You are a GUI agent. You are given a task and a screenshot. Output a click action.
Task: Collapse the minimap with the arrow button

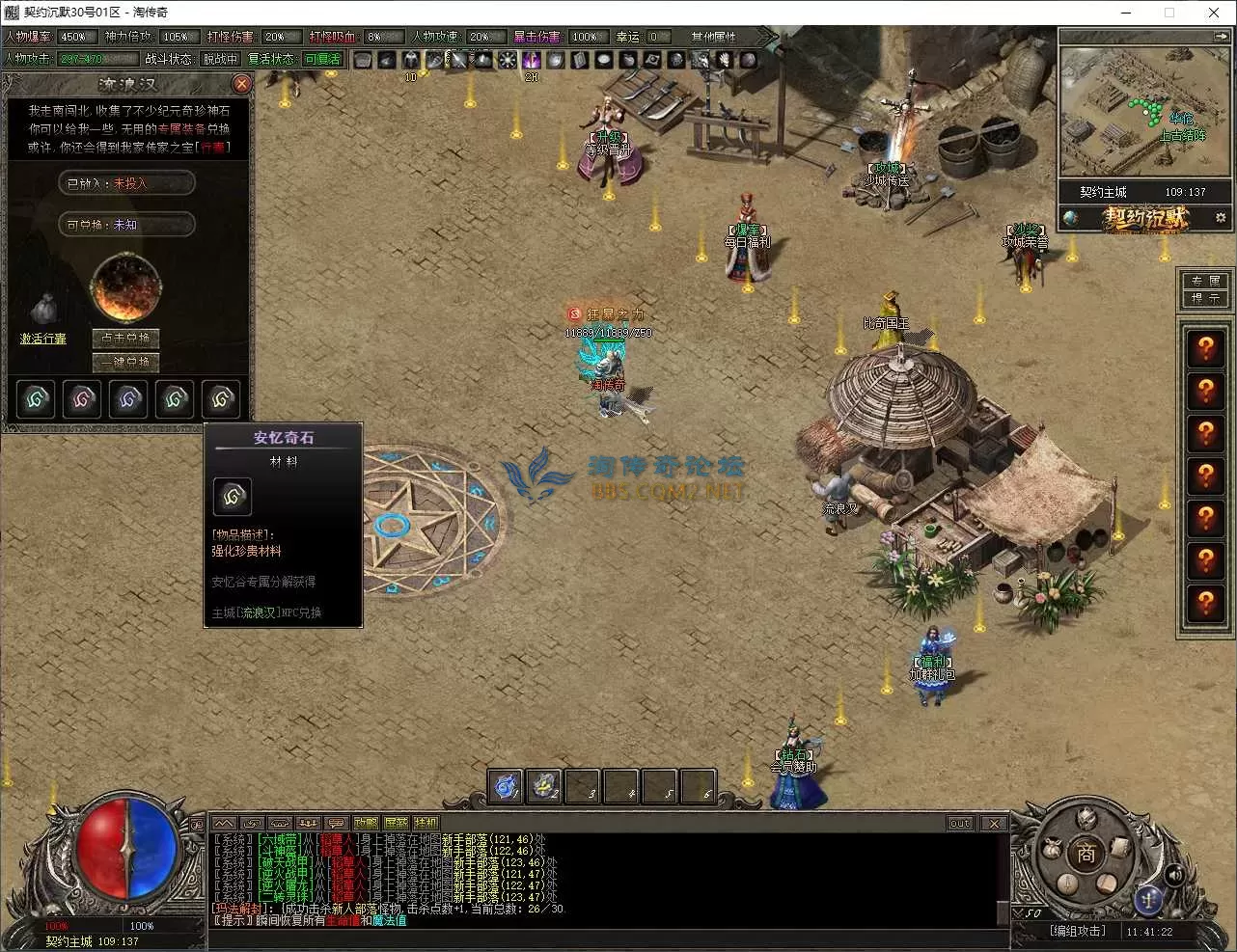coord(1221,36)
